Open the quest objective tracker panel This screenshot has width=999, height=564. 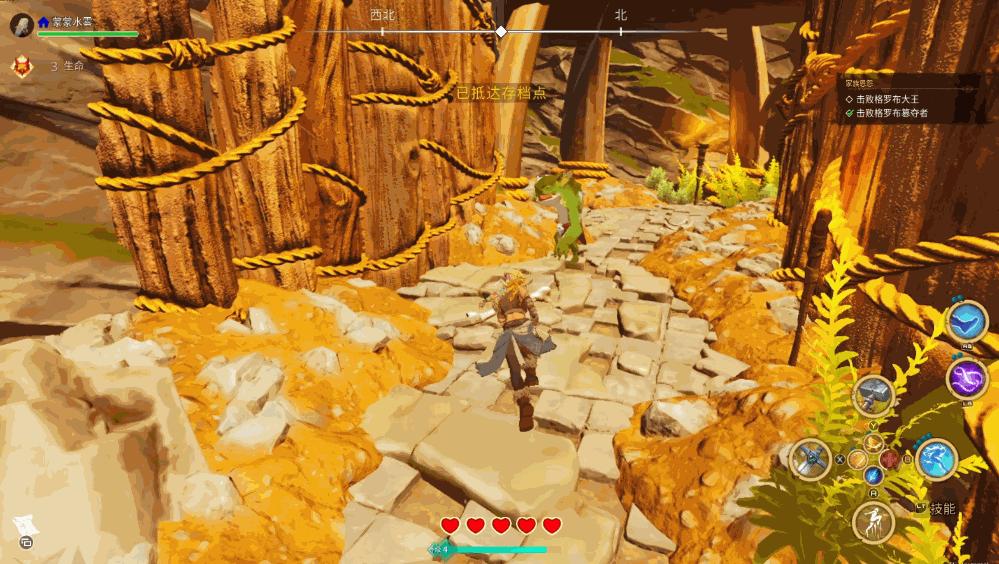pyautogui.click(x=910, y=99)
